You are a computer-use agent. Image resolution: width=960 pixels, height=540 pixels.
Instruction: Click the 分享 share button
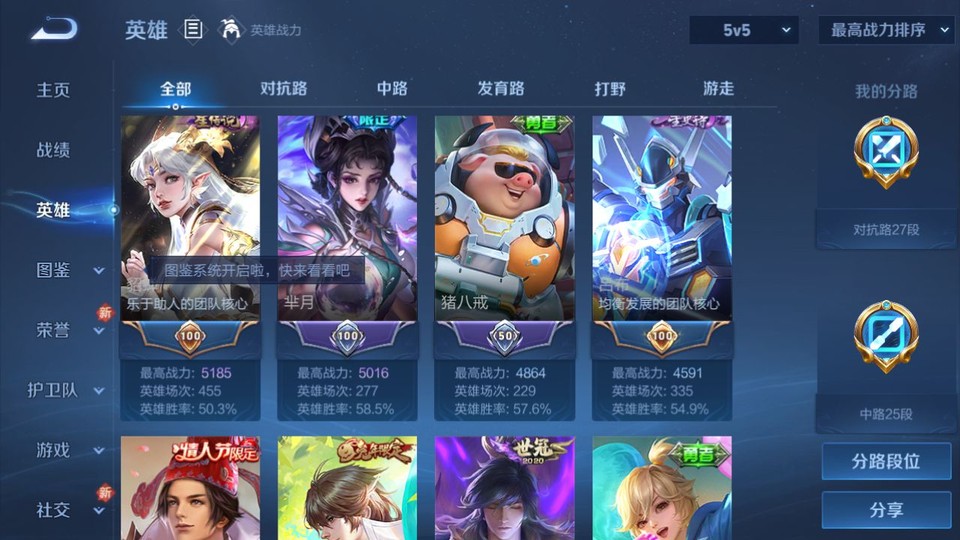click(x=886, y=510)
